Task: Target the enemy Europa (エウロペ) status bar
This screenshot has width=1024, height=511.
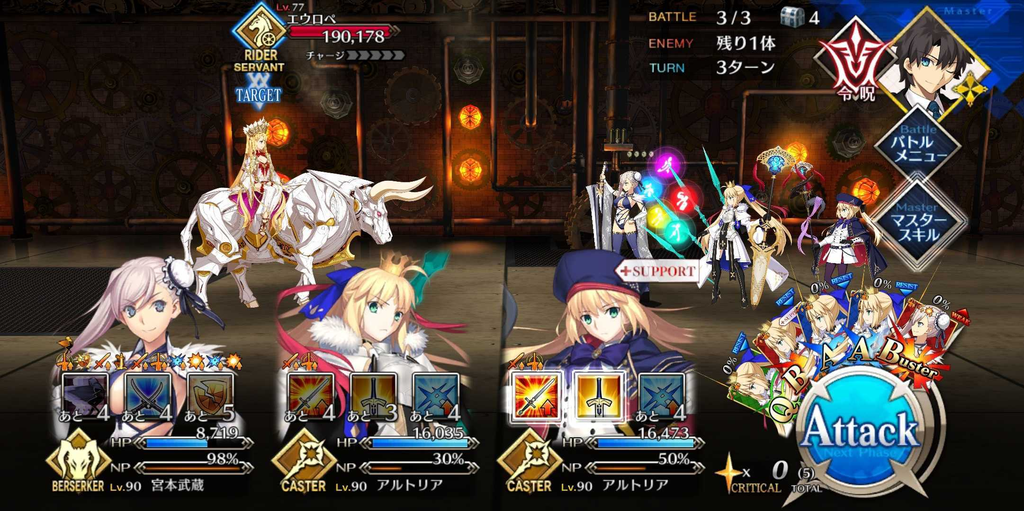Action: pos(340,36)
